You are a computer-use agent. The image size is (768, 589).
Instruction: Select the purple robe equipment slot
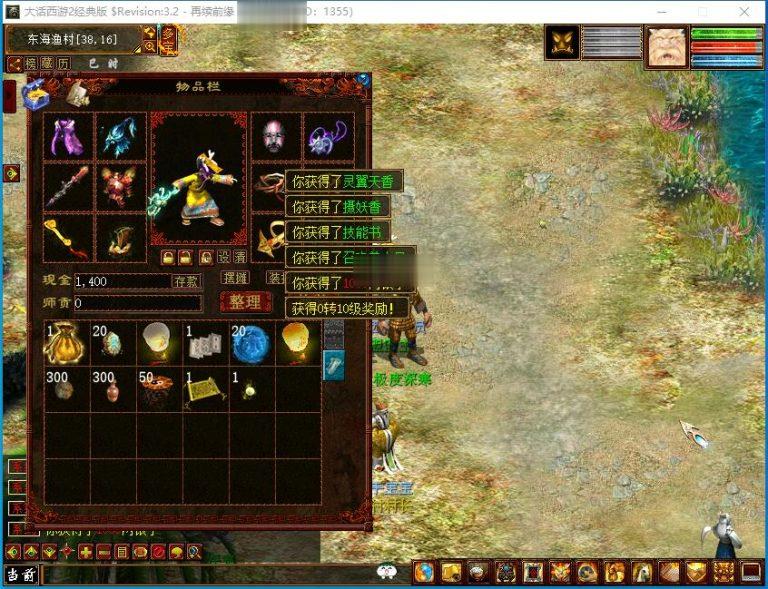point(69,137)
